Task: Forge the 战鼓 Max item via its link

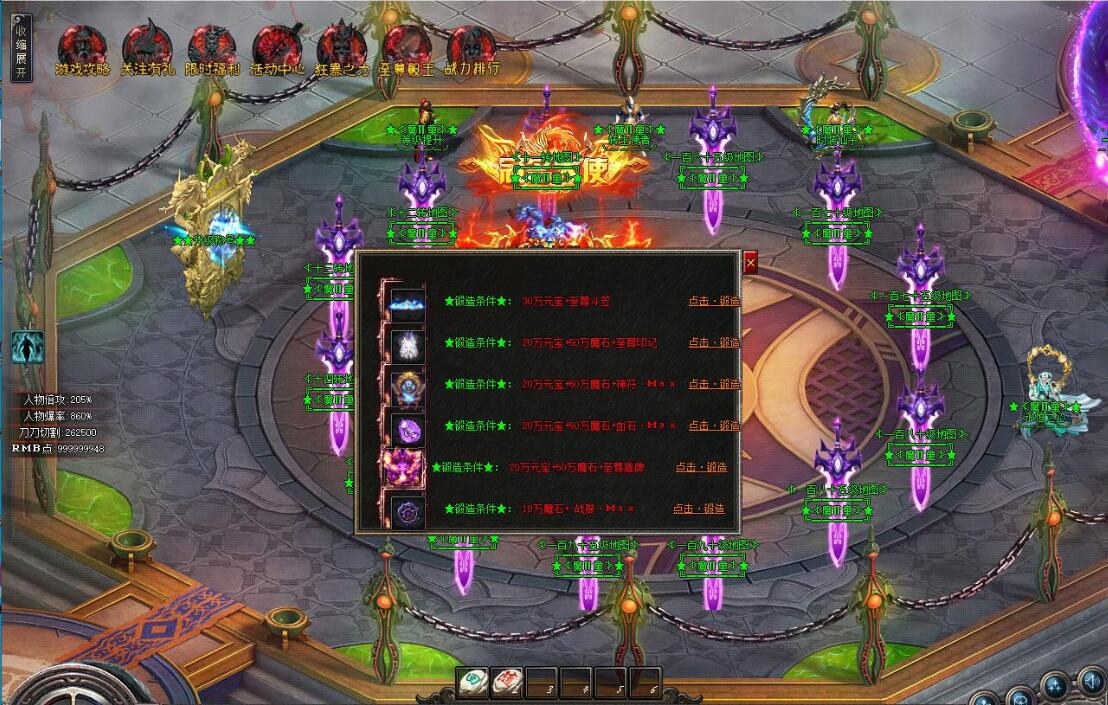Action: [x=699, y=509]
